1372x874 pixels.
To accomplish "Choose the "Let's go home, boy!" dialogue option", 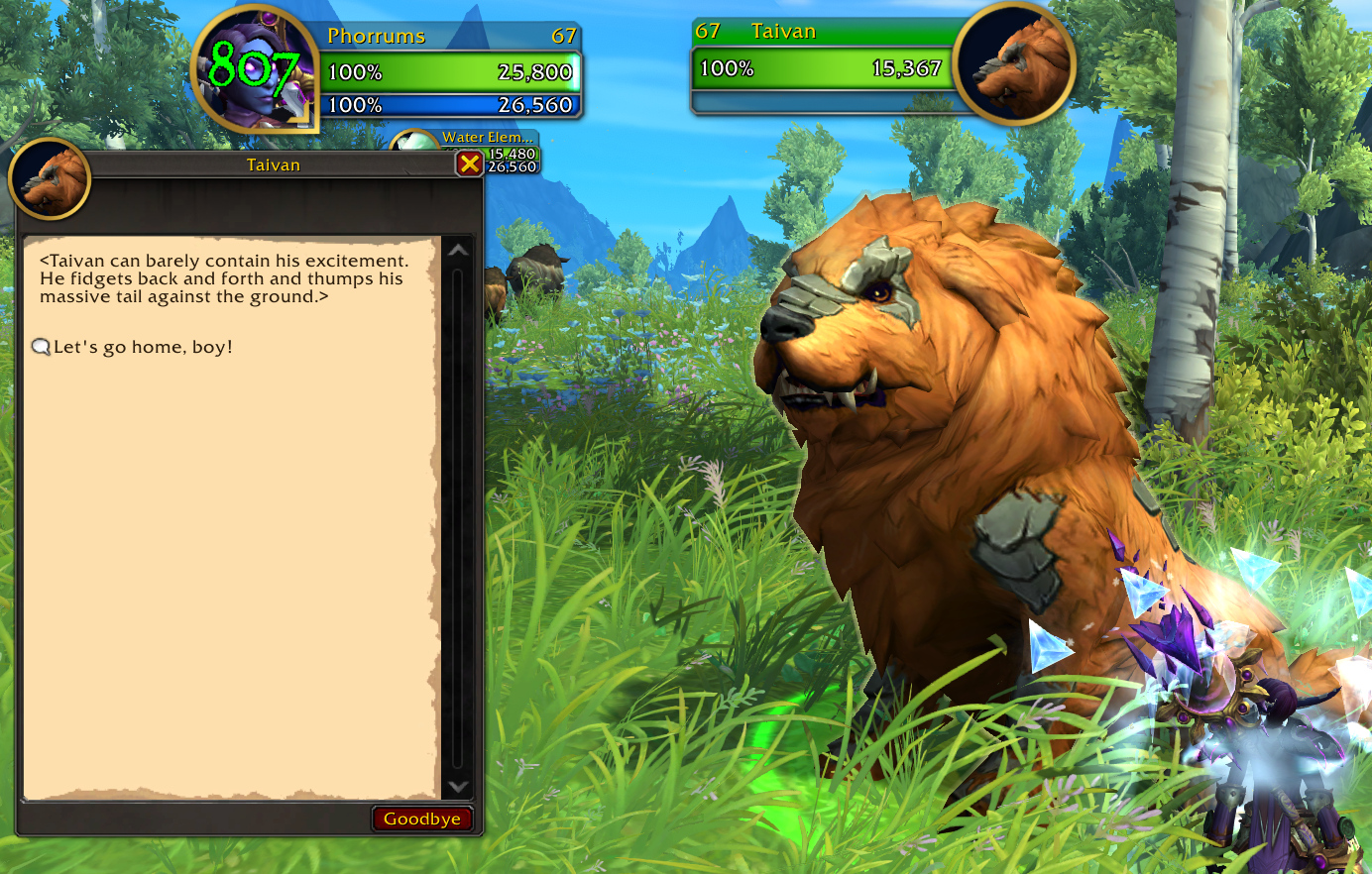I will pyautogui.click(x=143, y=347).
